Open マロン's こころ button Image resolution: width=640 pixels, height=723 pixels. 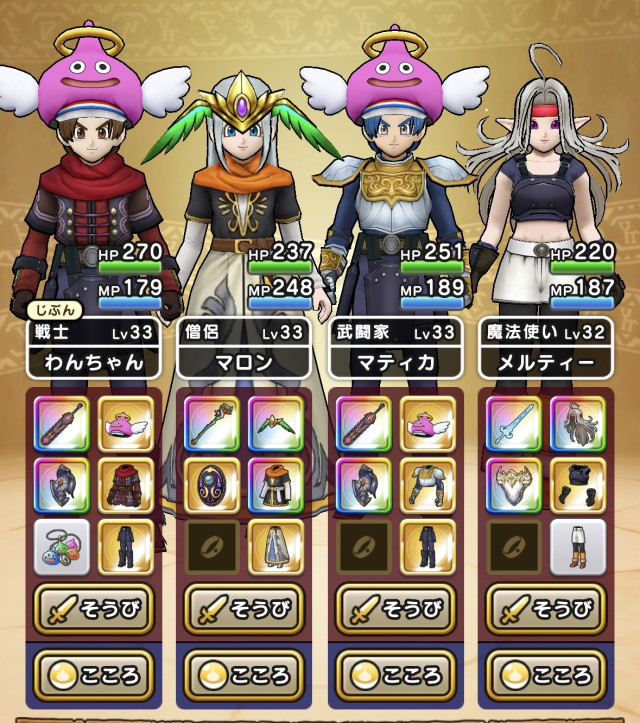pyautogui.click(x=245, y=675)
